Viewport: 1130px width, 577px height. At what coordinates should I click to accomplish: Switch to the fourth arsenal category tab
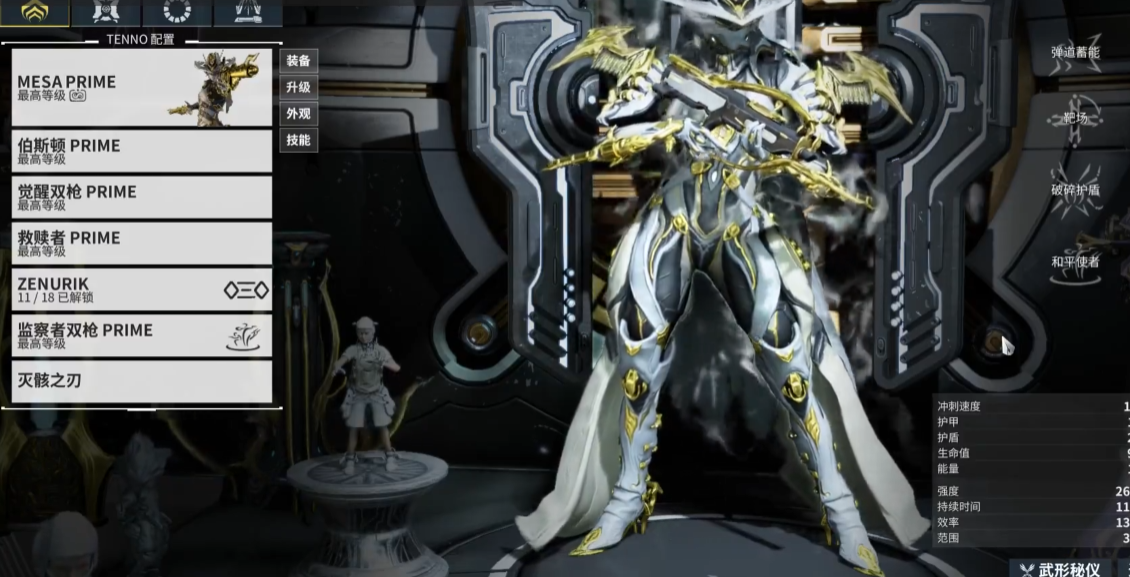[247, 12]
